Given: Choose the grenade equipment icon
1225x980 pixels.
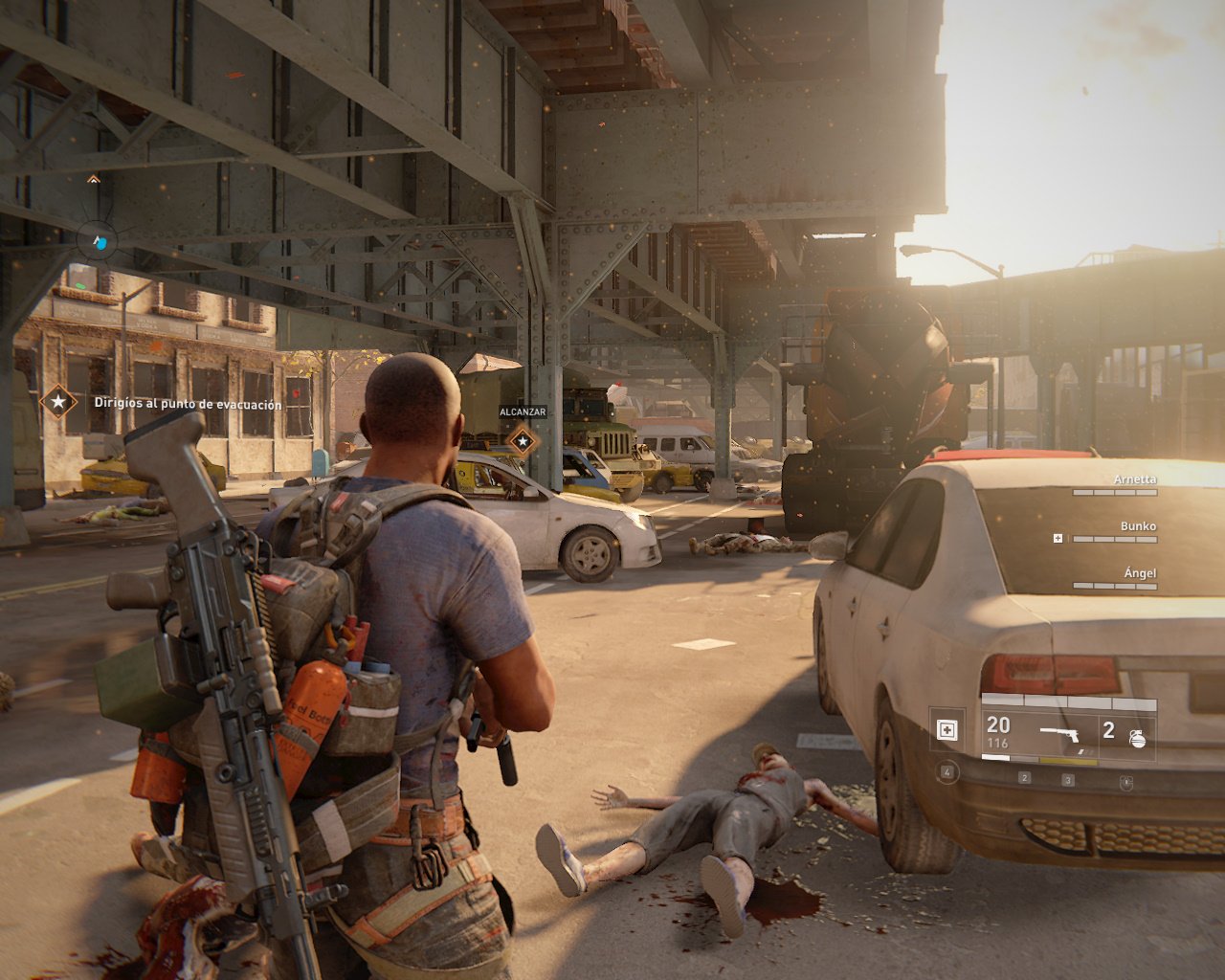Looking at the screenshot, I should (x=1137, y=736).
